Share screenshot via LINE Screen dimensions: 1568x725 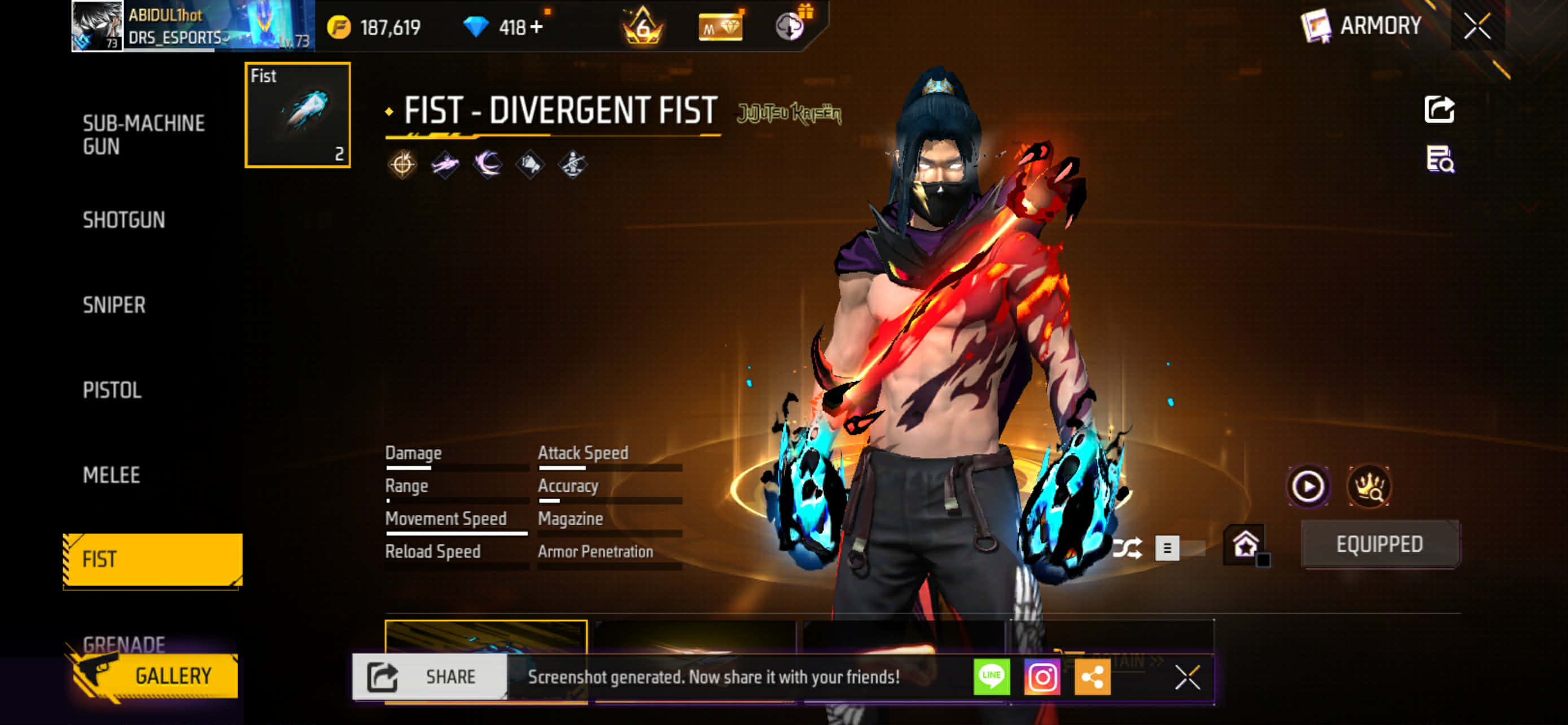(991, 676)
